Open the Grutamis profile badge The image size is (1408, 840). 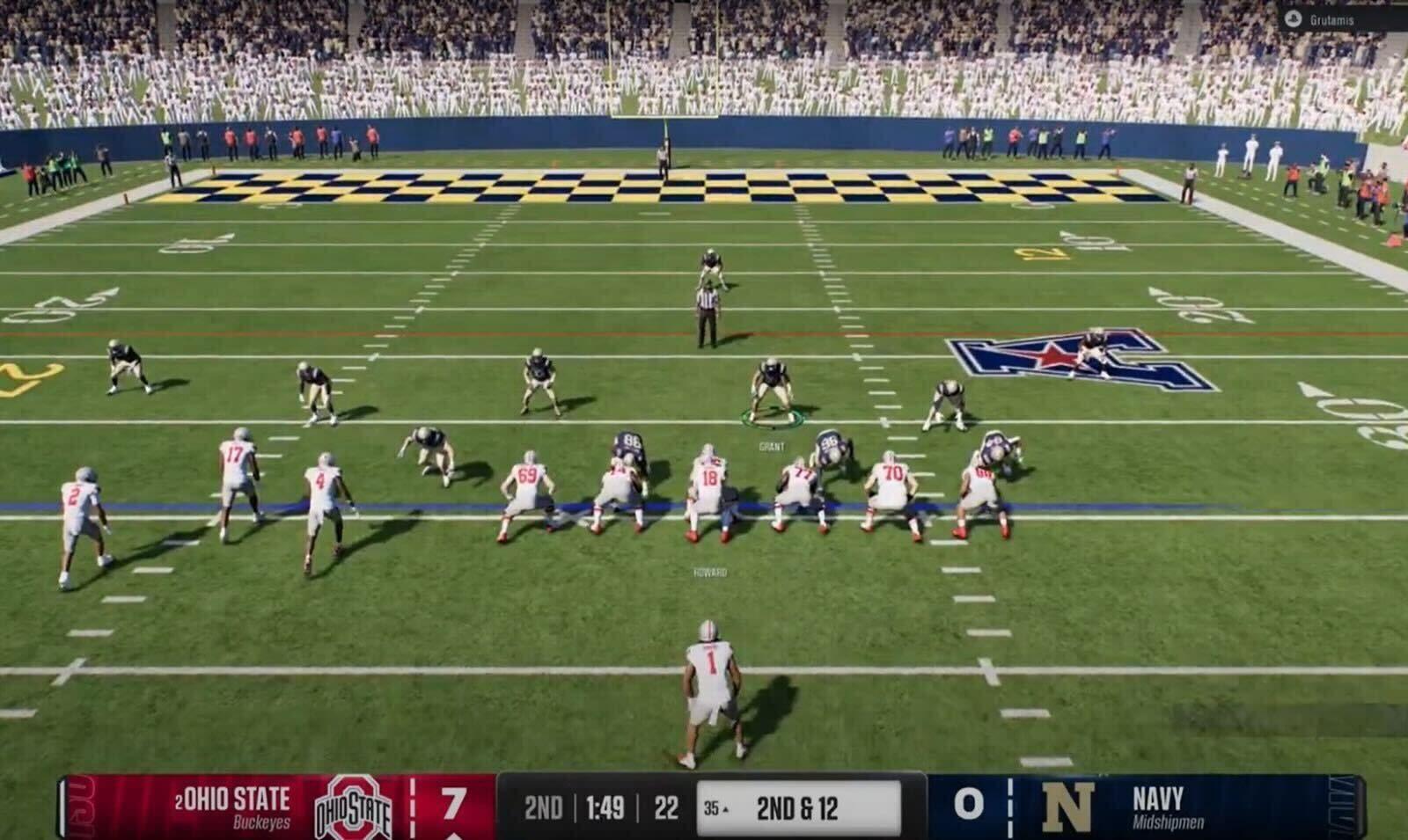pos(1322,19)
